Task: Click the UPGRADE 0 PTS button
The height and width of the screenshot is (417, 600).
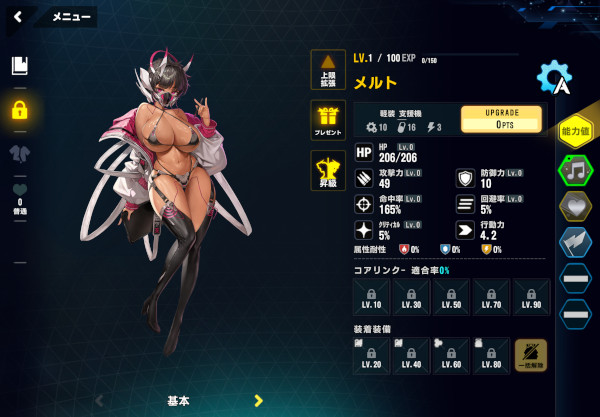Action: pos(501,119)
